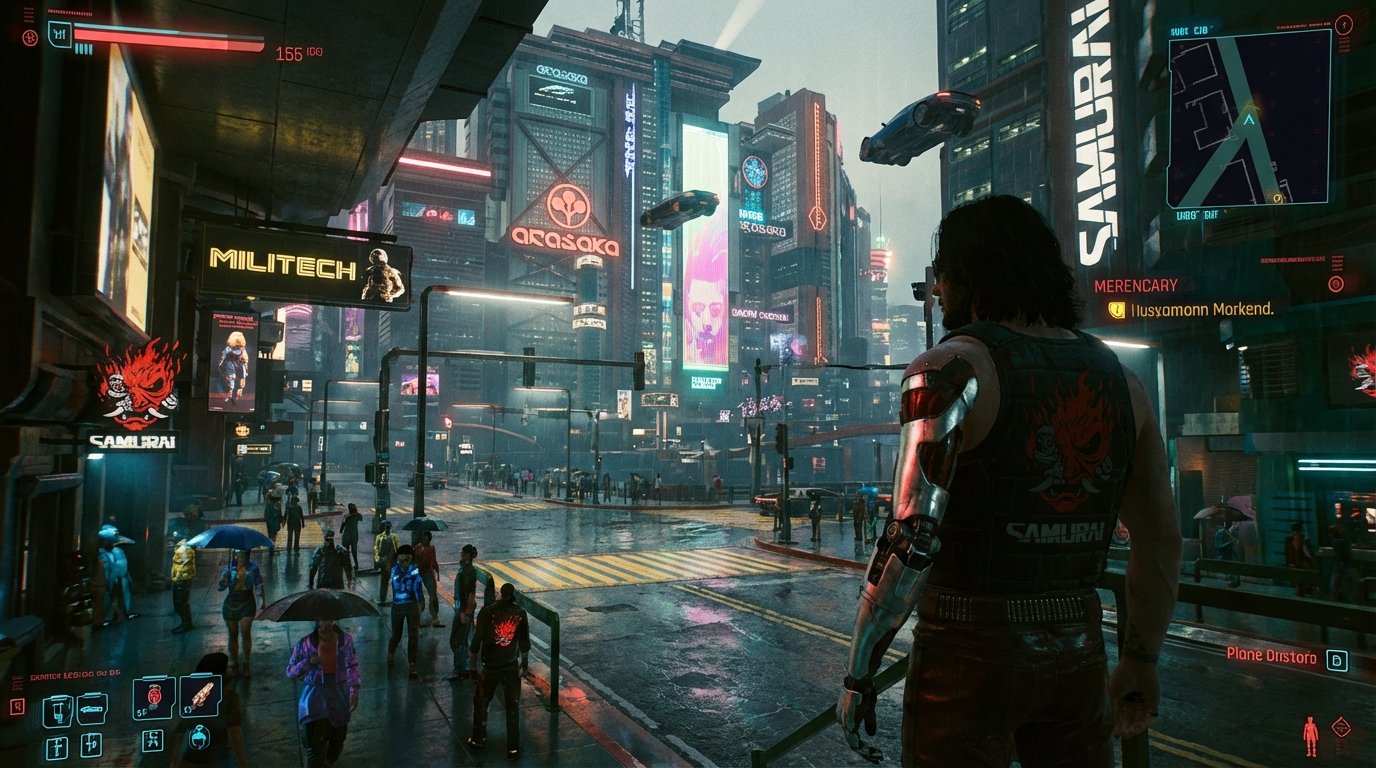Viewport: 1376px width, 768px height.
Task: Click the yellow message icon beside the quest objective
Action: click(x=1117, y=309)
